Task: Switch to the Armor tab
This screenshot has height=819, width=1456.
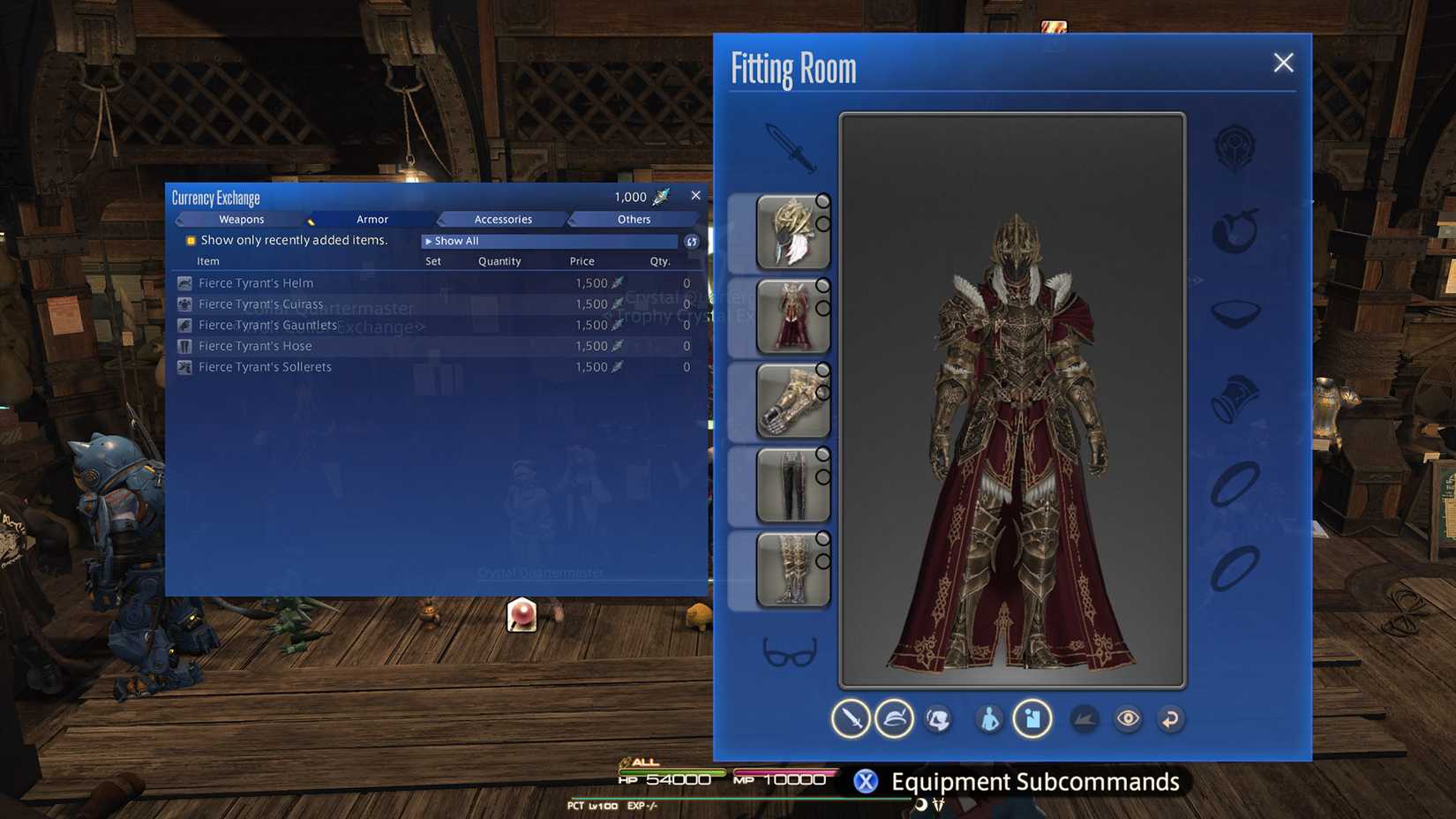Action: [372, 219]
